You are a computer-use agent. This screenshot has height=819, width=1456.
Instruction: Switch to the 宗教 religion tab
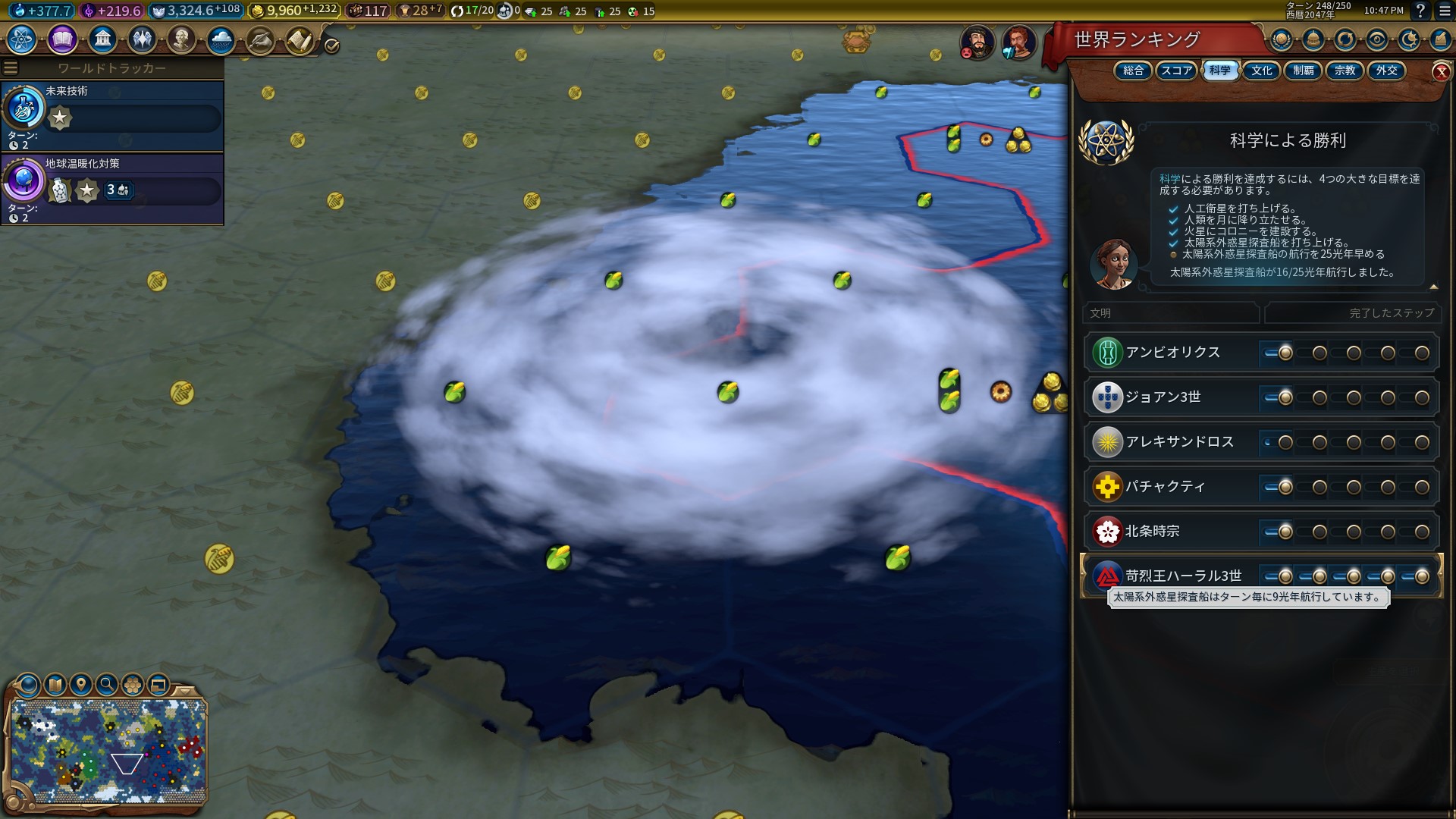pyautogui.click(x=1345, y=71)
